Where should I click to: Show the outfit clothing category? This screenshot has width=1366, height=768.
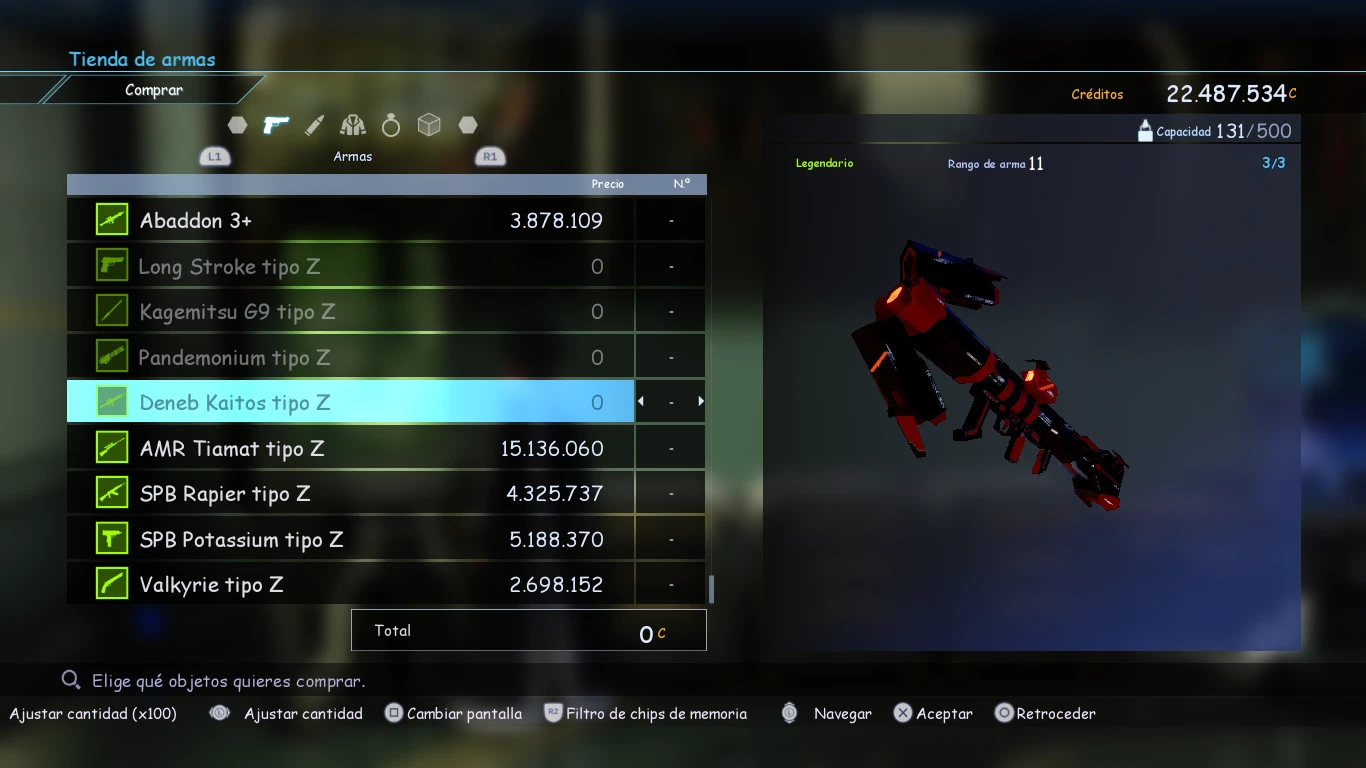[x=352, y=125]
